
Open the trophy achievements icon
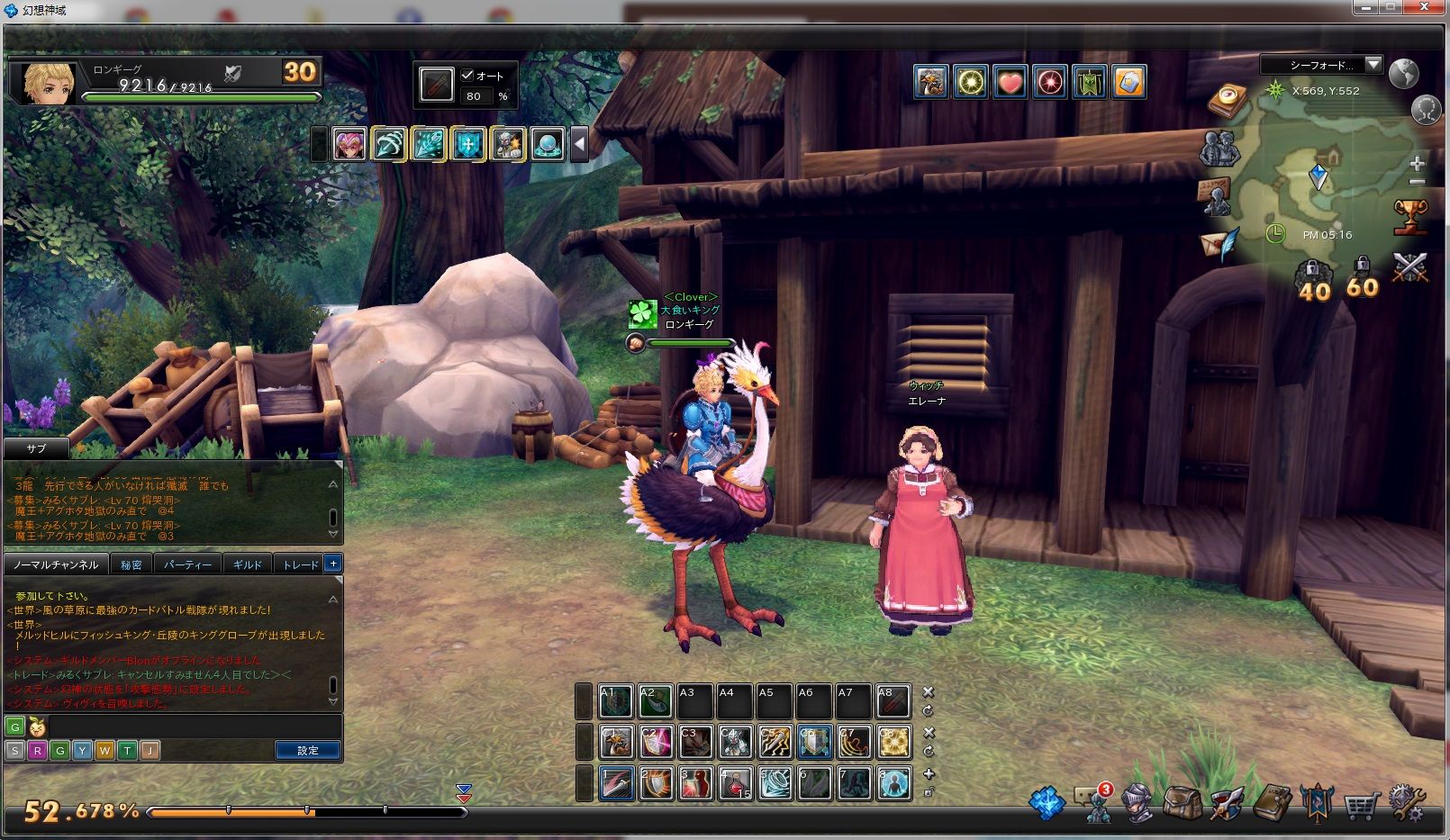[x=1409, y=217]
